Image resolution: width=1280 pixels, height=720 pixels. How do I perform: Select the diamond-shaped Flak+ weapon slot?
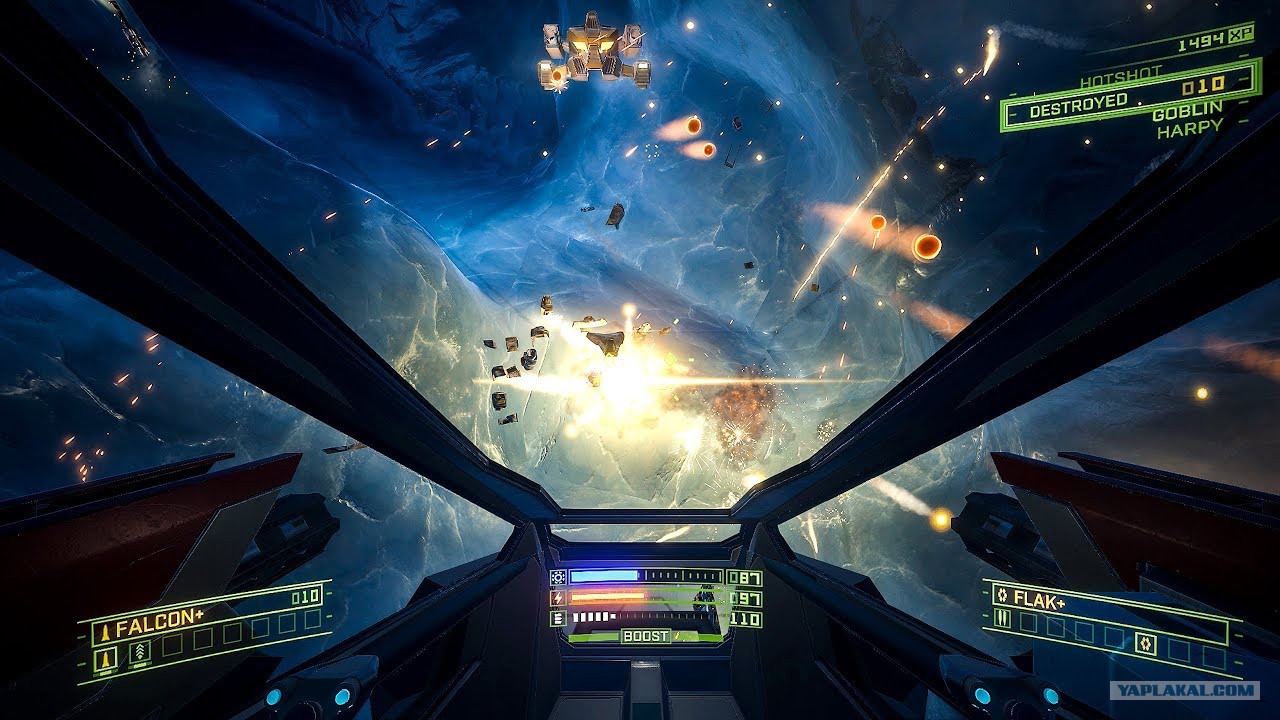click(x=1146, y=645)
